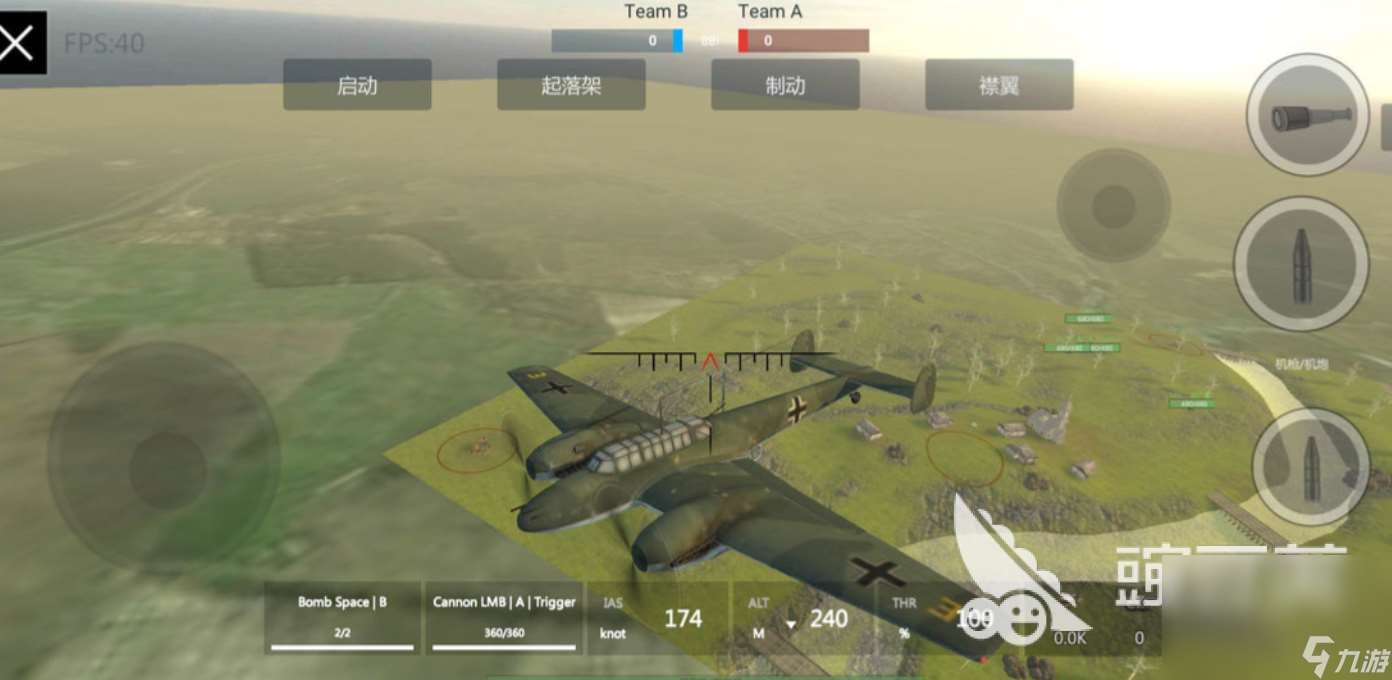The height and width of the screenshot is (680, 1392).
Task: Tap the small right-side camera joystick
Action: pyautogui.click(x=1113, y=206)
